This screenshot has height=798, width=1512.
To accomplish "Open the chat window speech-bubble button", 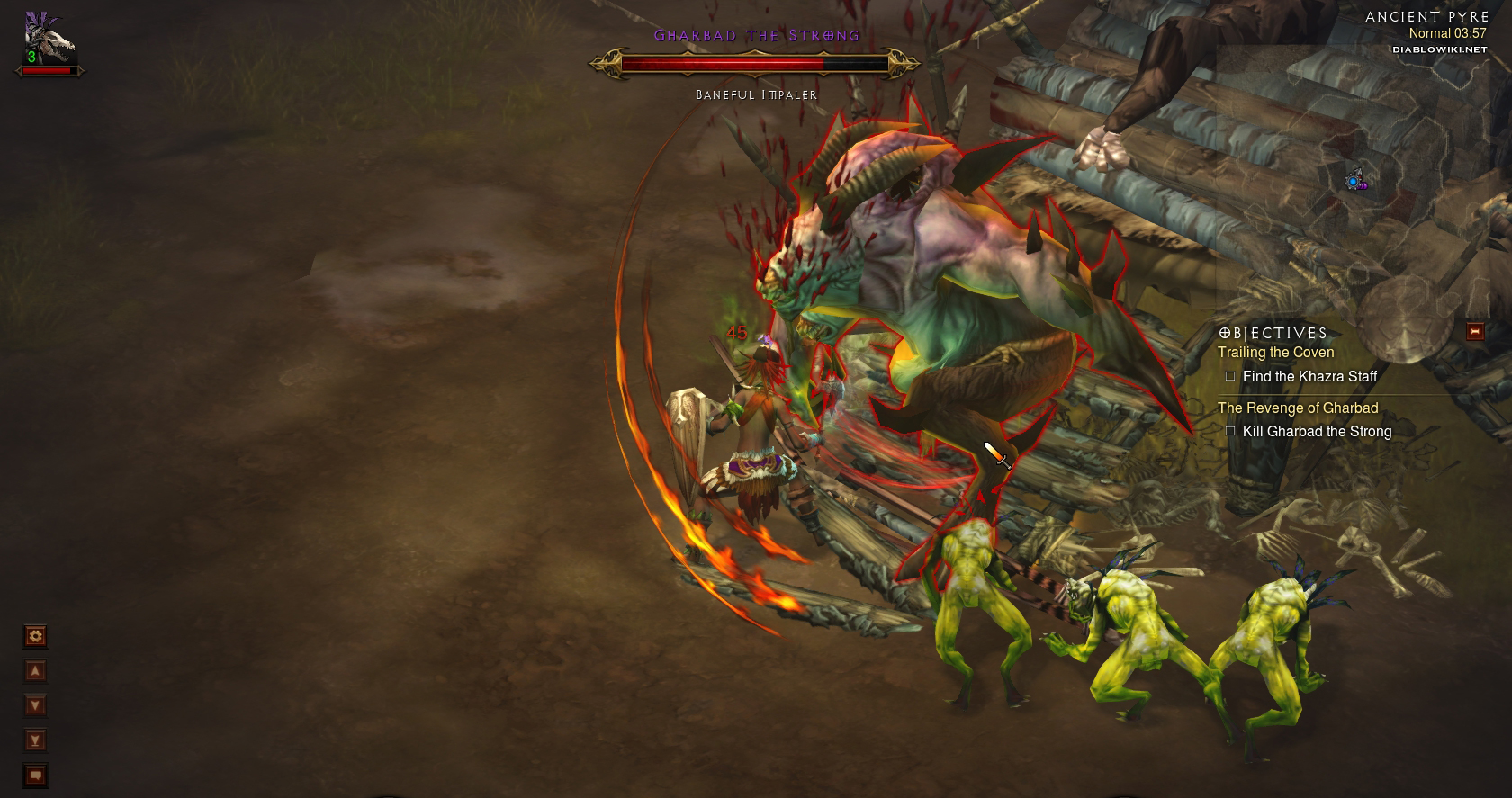I will pos(35,775).
